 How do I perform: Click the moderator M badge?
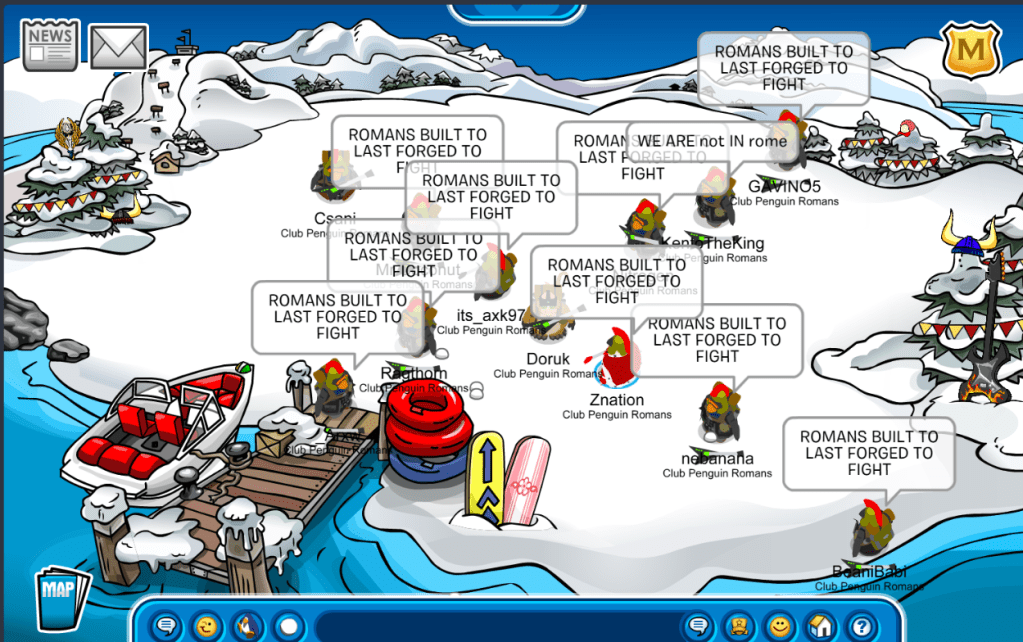click(966, 49)
